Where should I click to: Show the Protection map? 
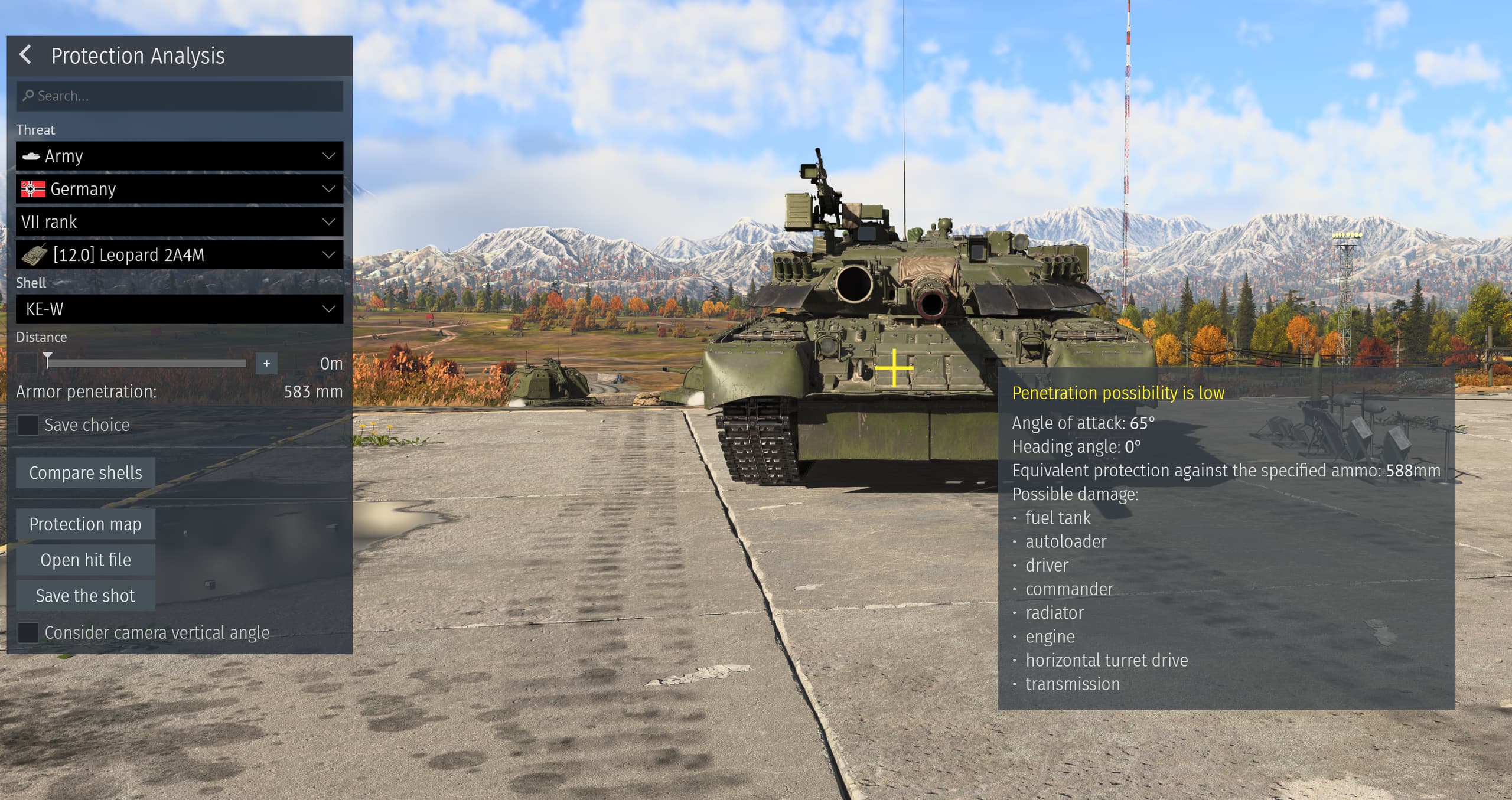point(86,524)
